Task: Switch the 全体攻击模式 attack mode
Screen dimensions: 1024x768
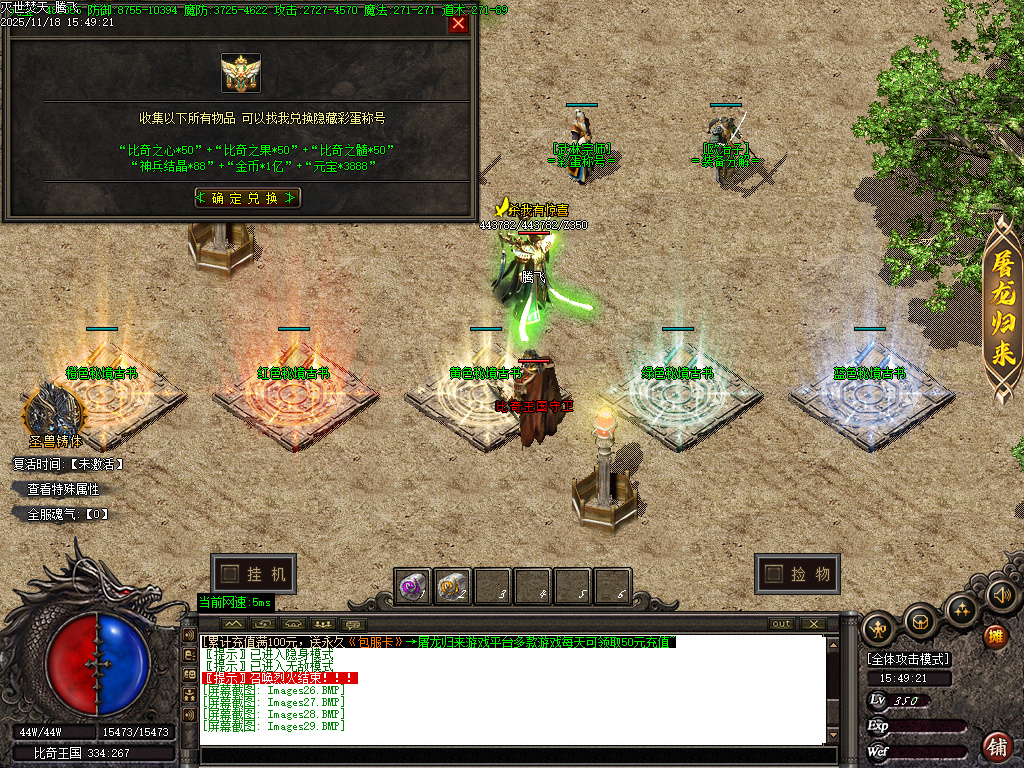Action: [x=908, y=659]
